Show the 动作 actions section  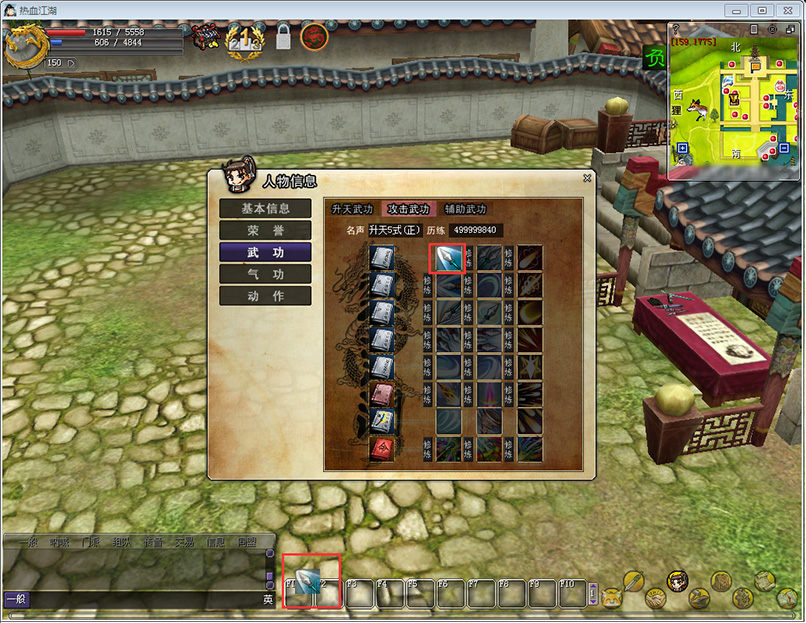point(265,296)
